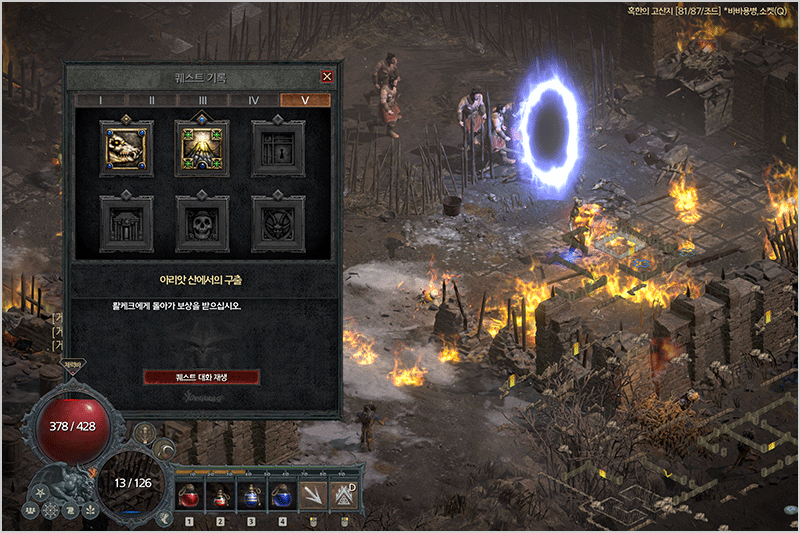Close the quest log window
This screenshot has width=800, height=533.
pos(327,77)
